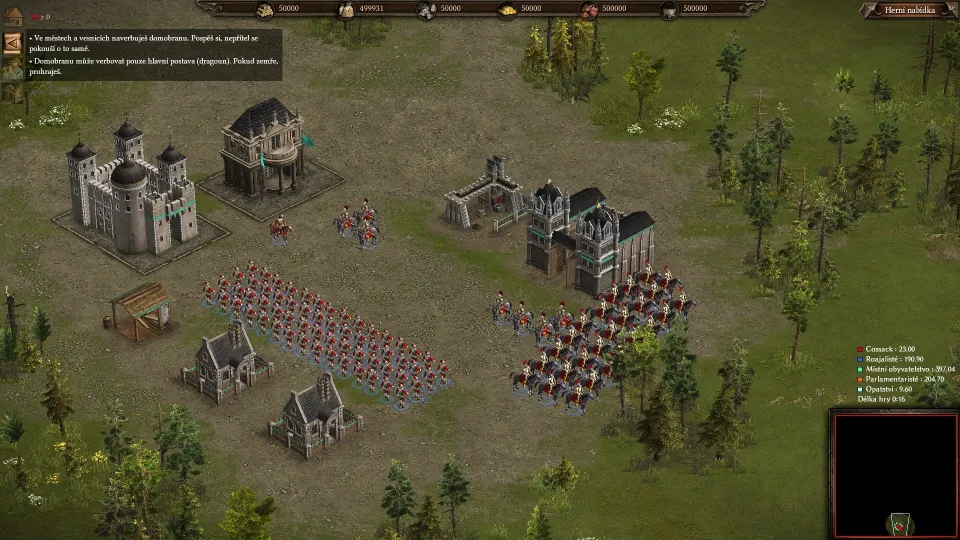960x540 pixels.
Task: Select the house icon beside the population counter
Action: [13, 16]
